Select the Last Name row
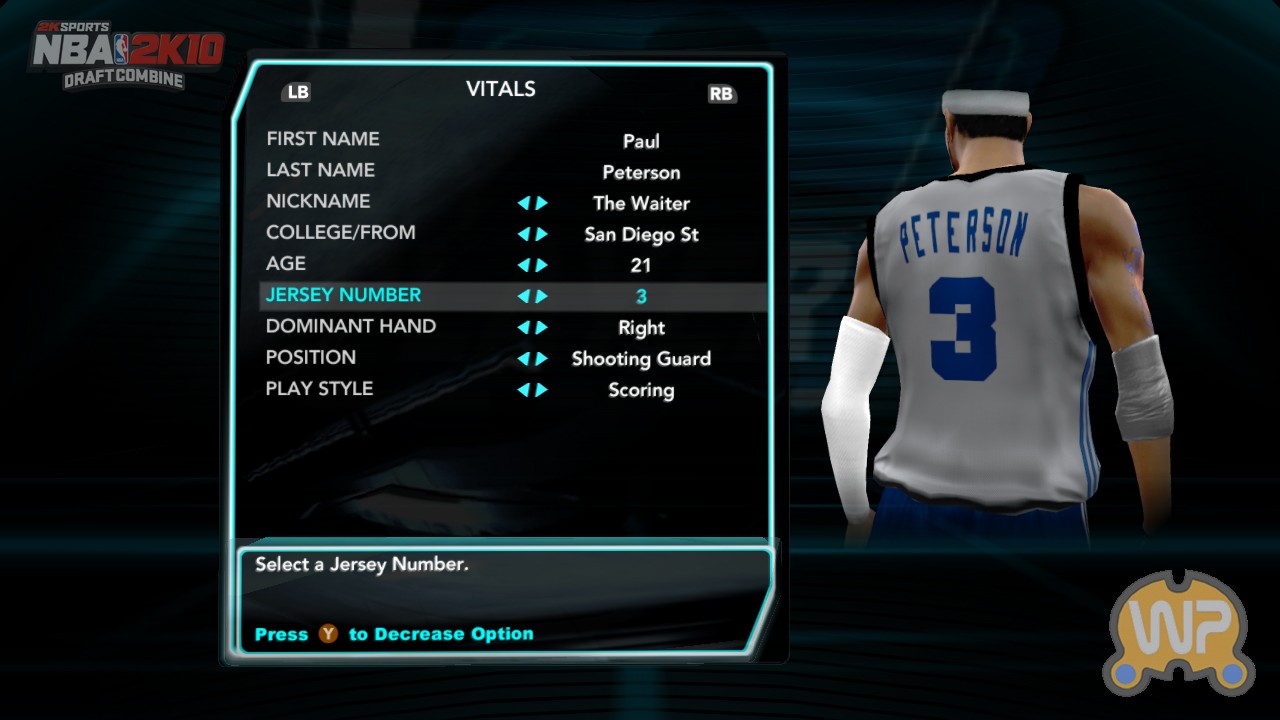The height and width of the screenshot is (720, 1280). click(x=321, y=171)
